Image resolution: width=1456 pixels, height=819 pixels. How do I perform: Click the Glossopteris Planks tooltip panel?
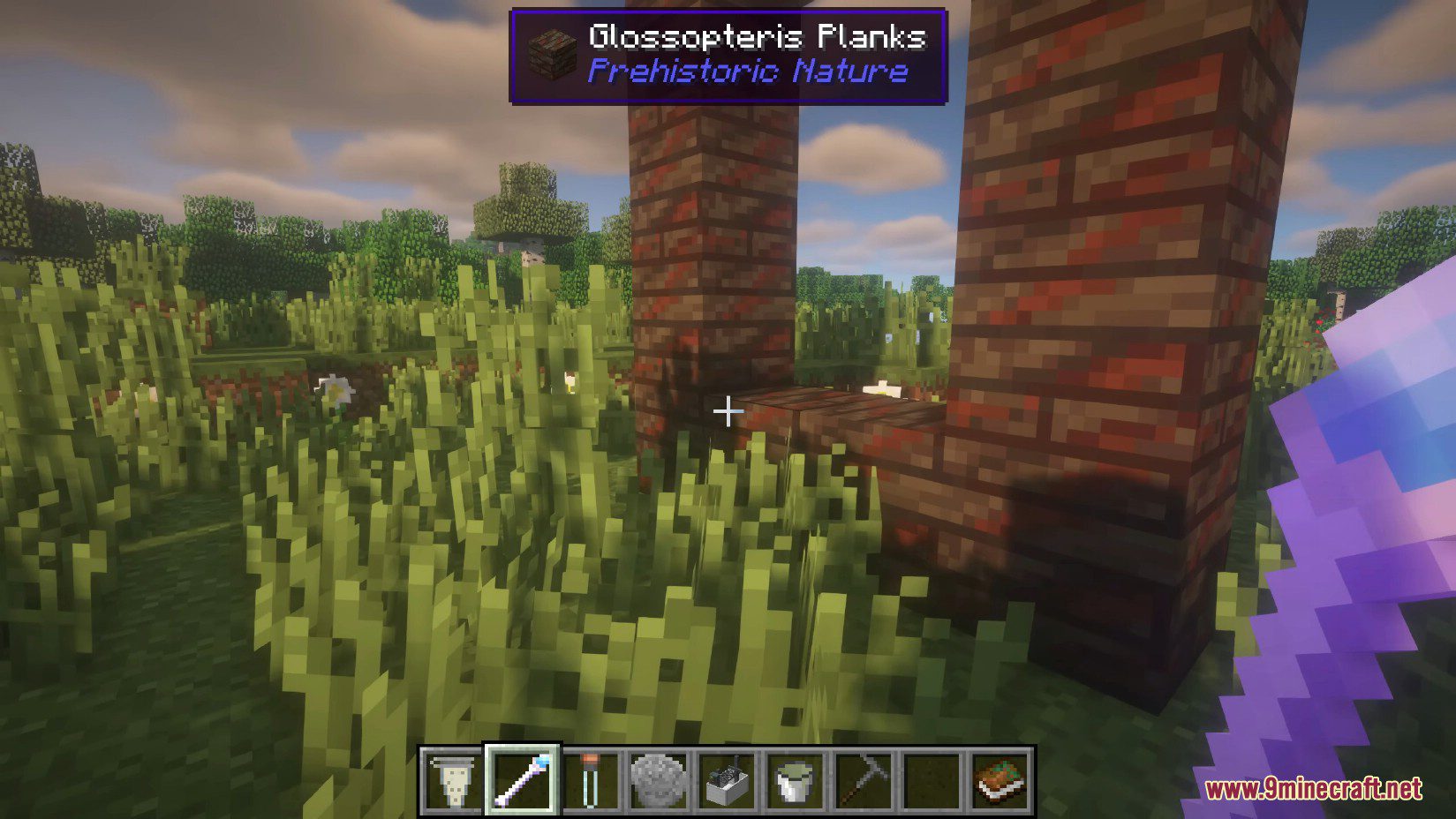(728, 56)
